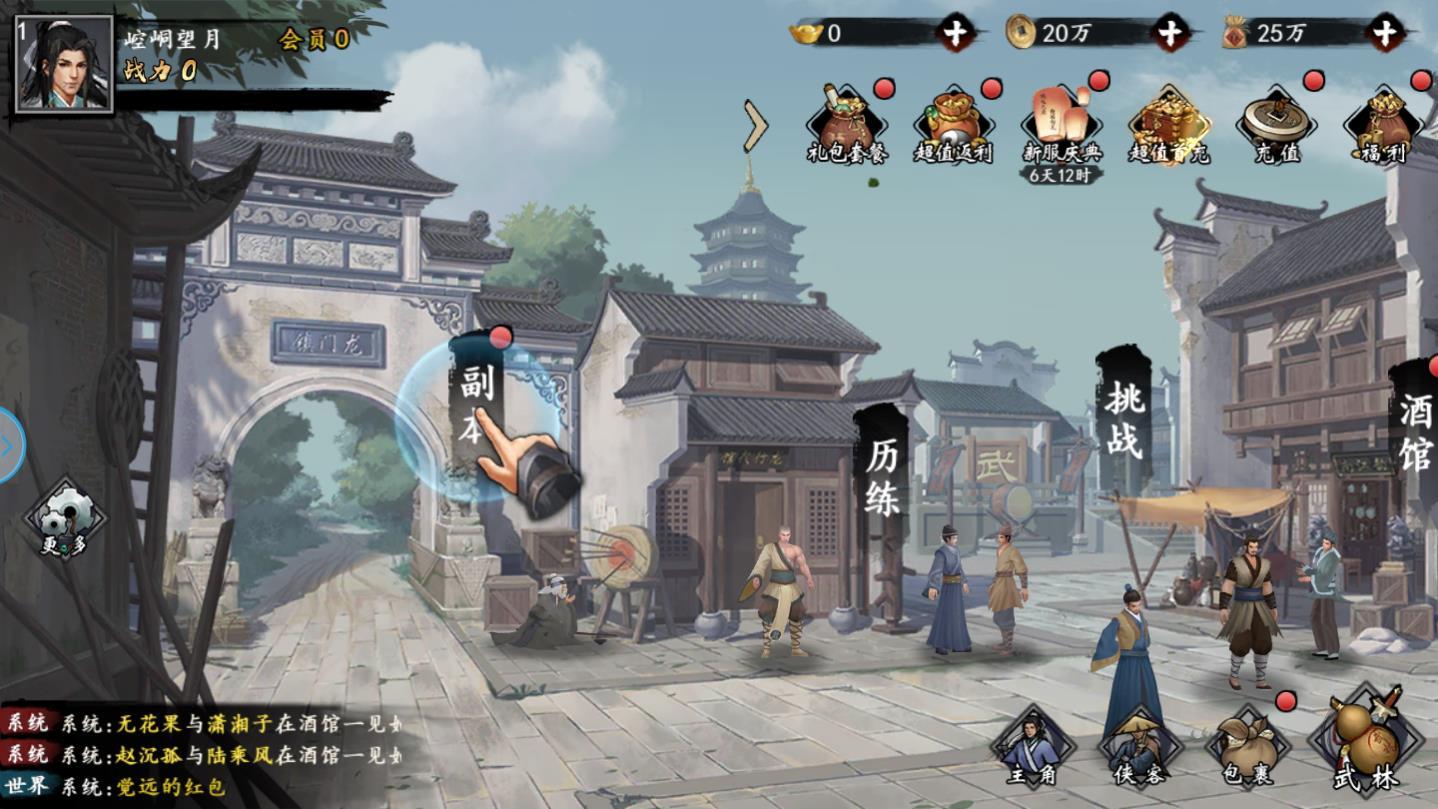
Task: Collapse the top event icons arrow
Action: point(756,126)
